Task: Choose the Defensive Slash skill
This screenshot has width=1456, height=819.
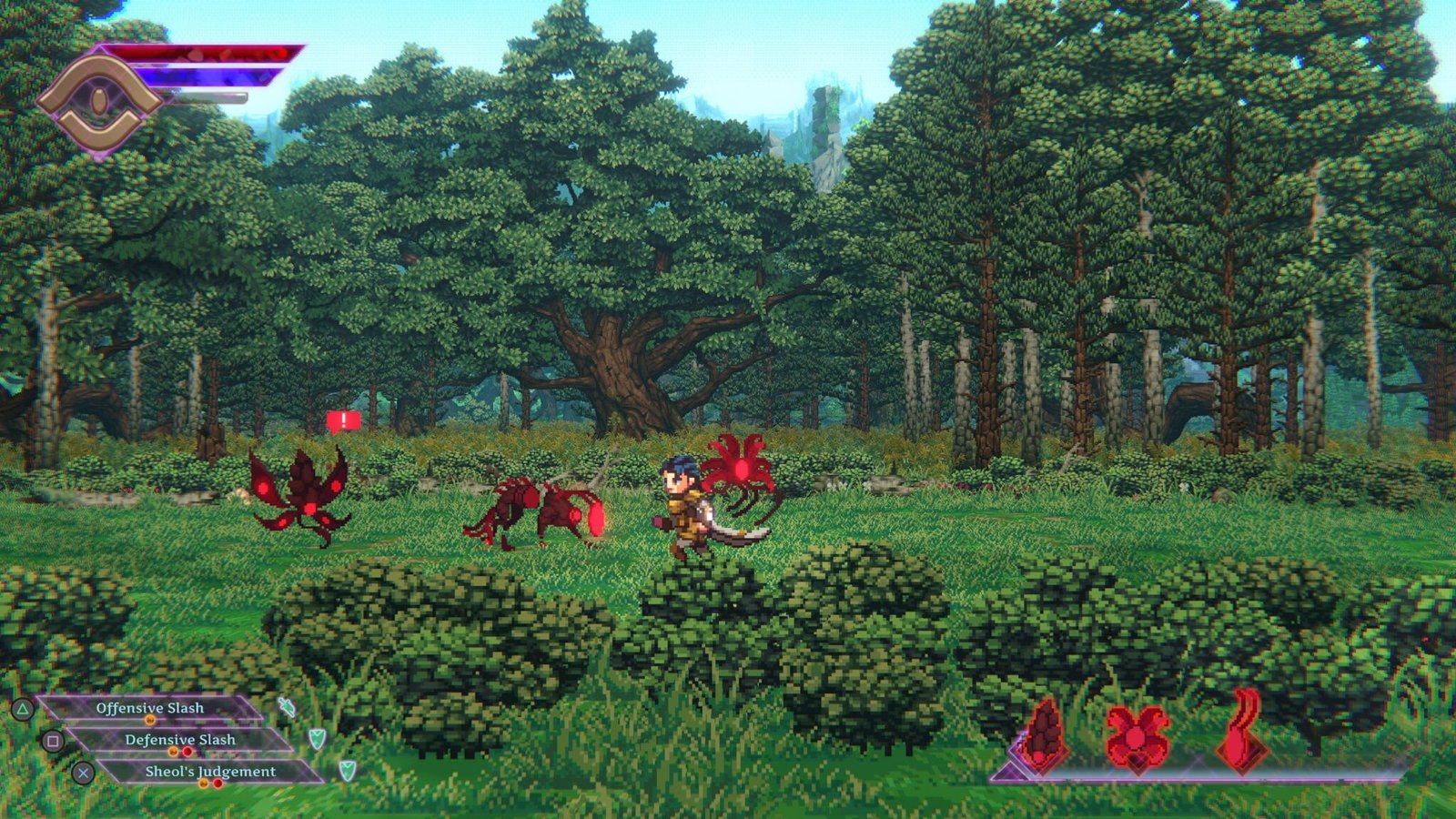Action: (180, 740)
